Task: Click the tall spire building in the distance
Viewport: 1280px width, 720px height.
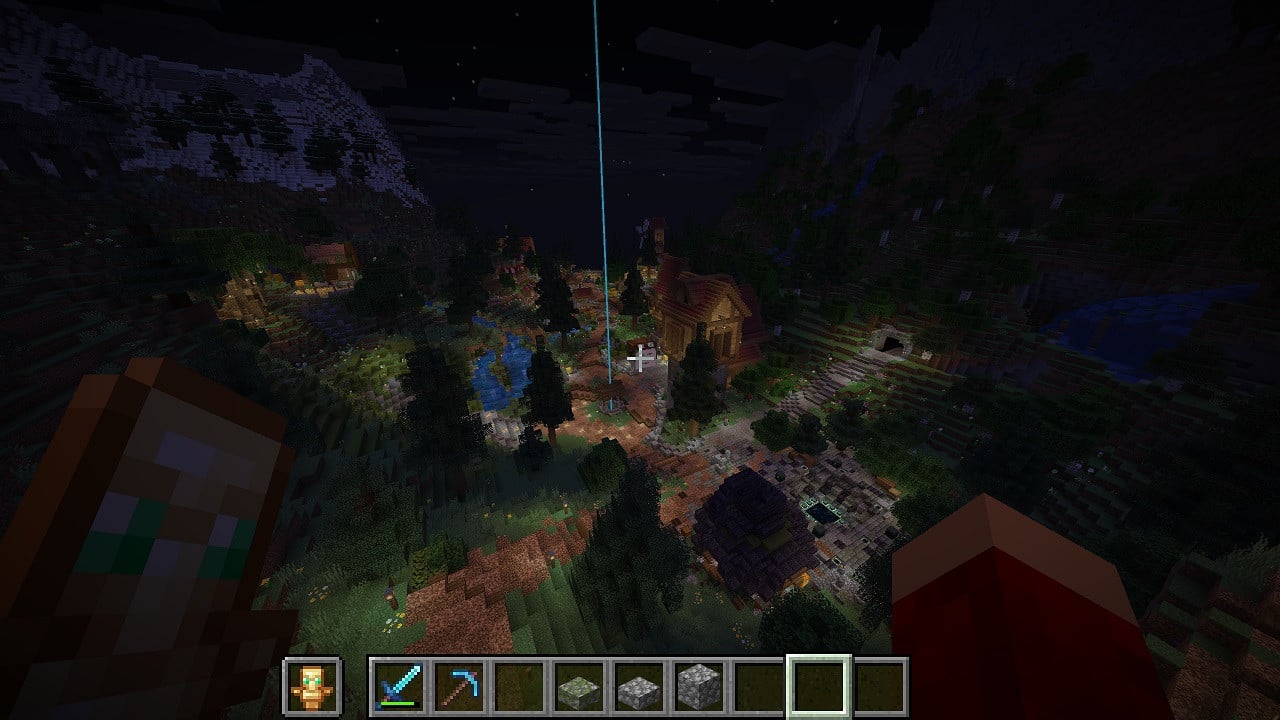Action: pos(657,235)
